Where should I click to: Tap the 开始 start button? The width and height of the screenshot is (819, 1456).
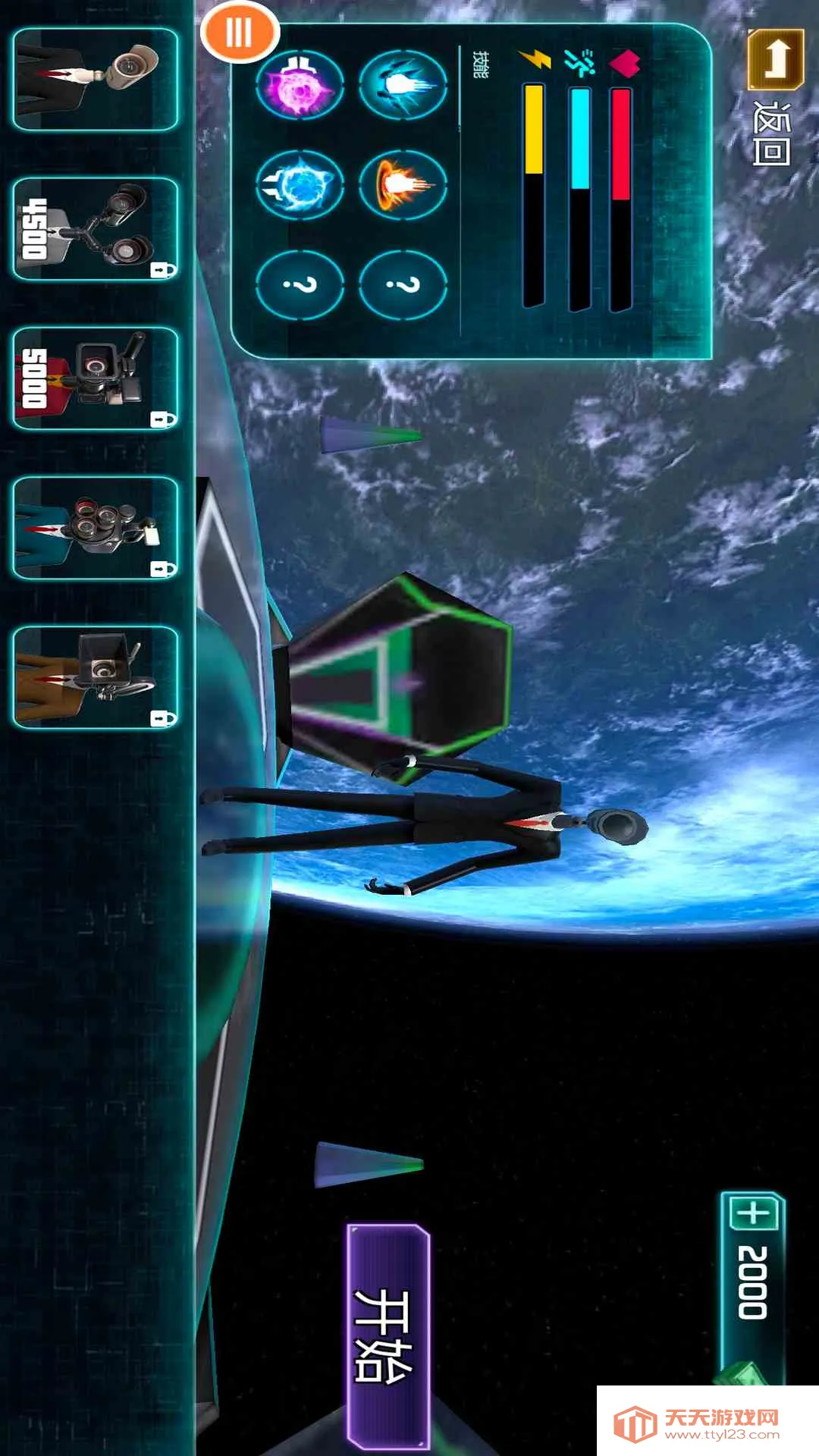(x=388, y=1336)
